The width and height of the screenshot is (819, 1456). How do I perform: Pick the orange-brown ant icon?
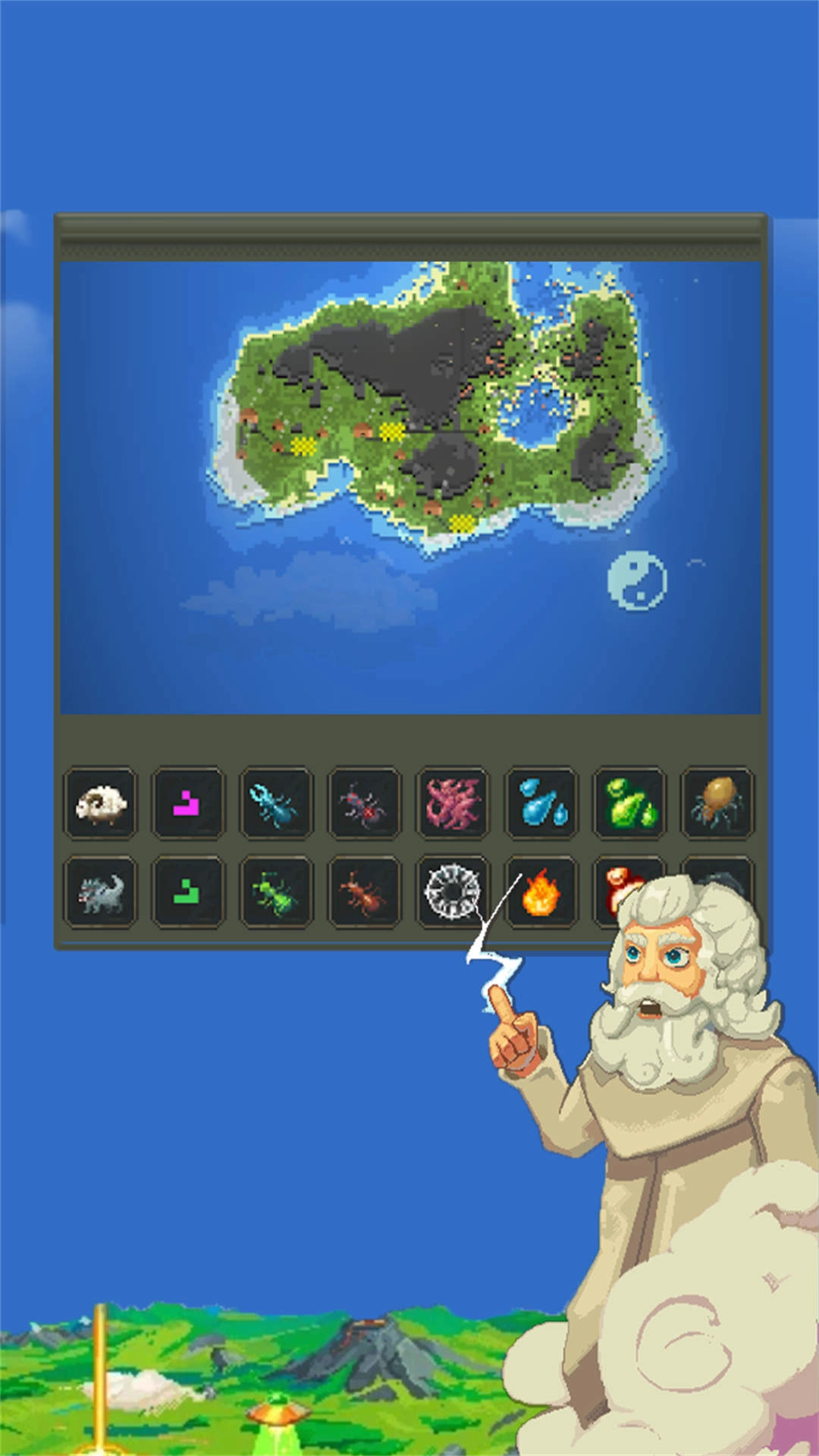click(x=364, y=893)
